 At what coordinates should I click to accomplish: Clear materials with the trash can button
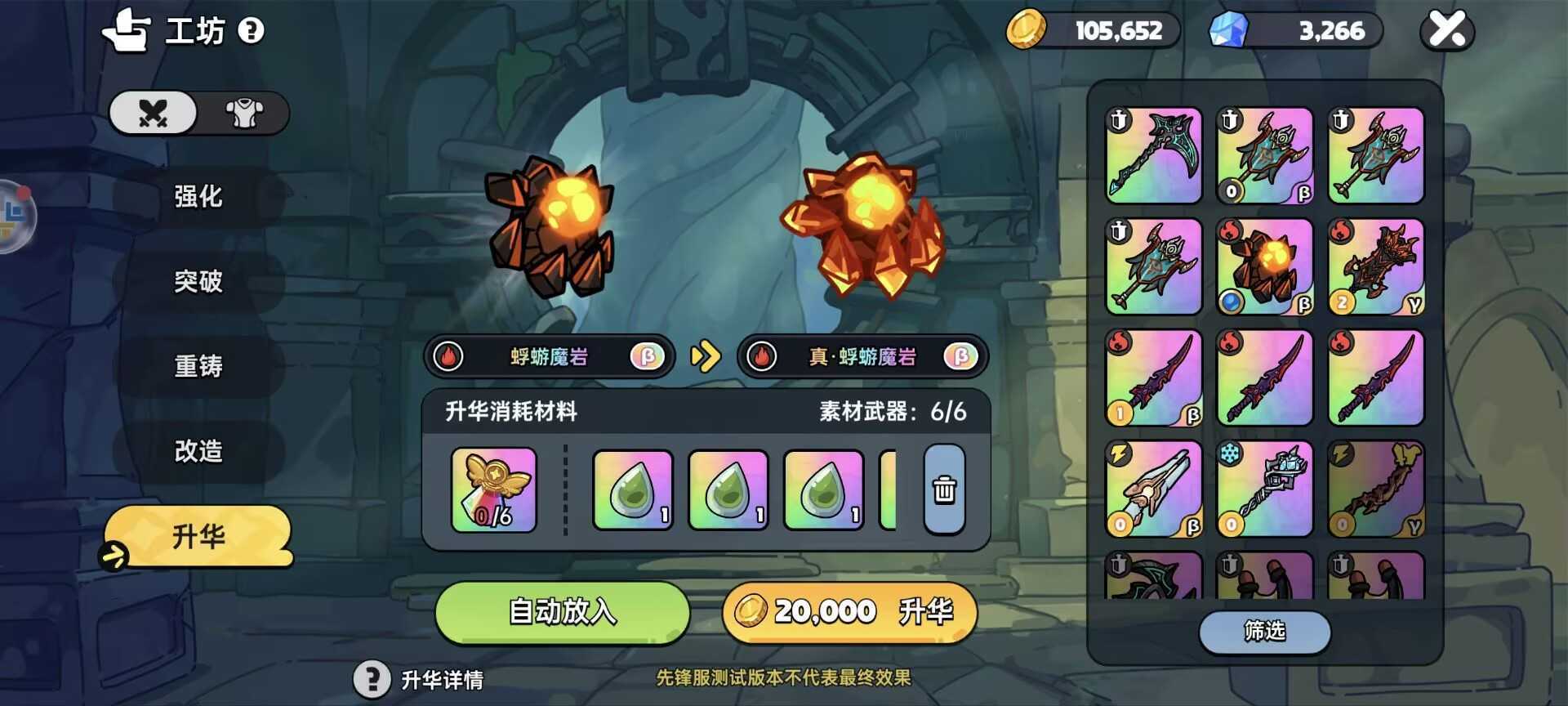pos(944,490)
